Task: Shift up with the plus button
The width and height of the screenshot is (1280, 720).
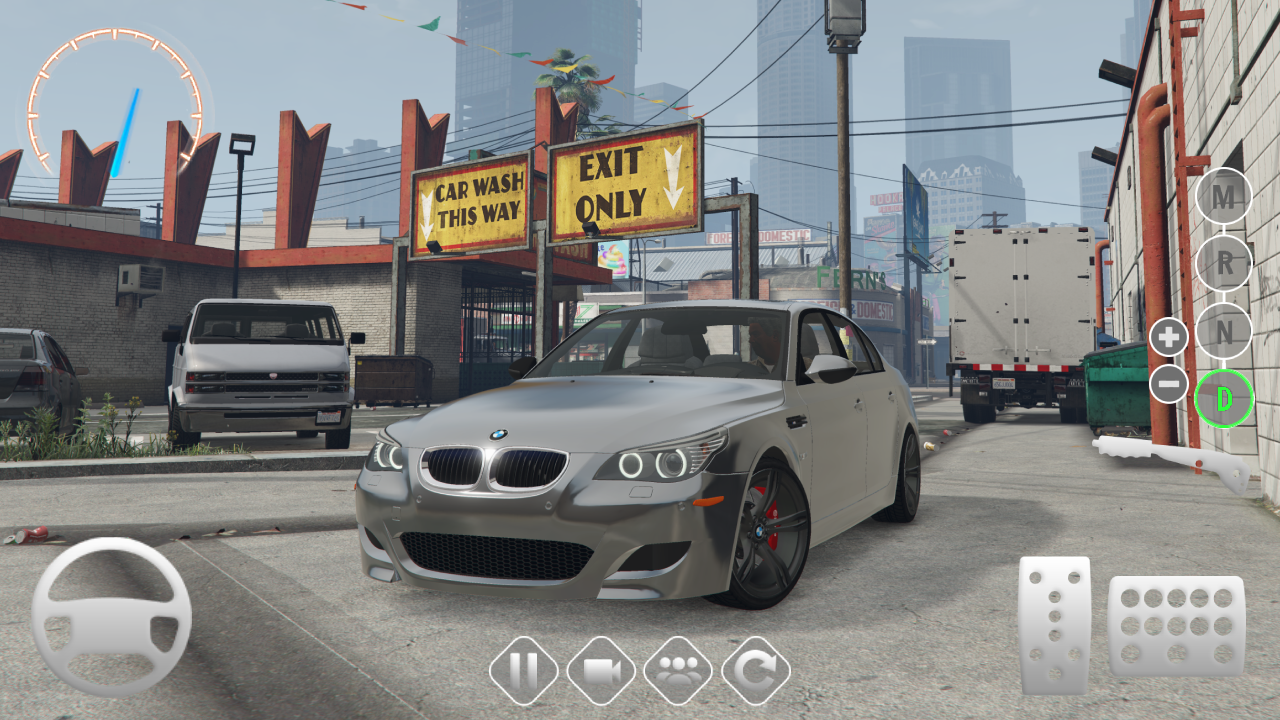Action: click(1168, 337)
